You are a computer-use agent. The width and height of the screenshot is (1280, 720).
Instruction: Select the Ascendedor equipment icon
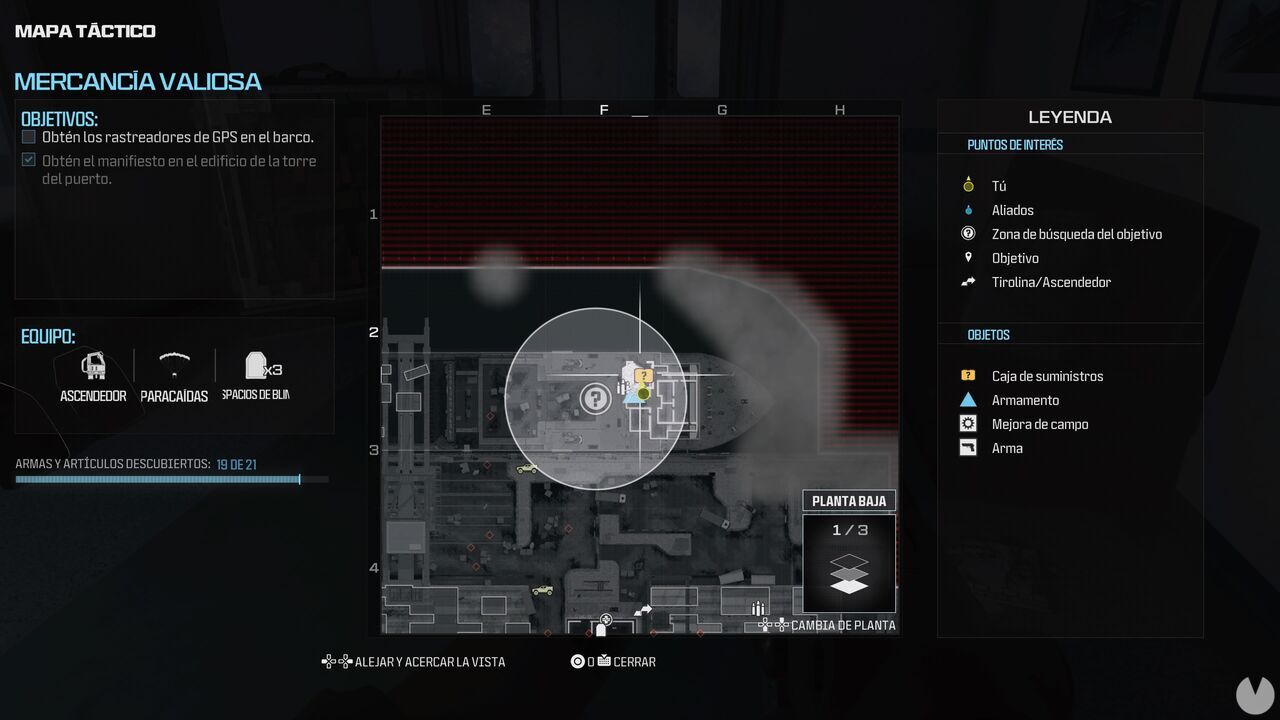pos(93,365)
